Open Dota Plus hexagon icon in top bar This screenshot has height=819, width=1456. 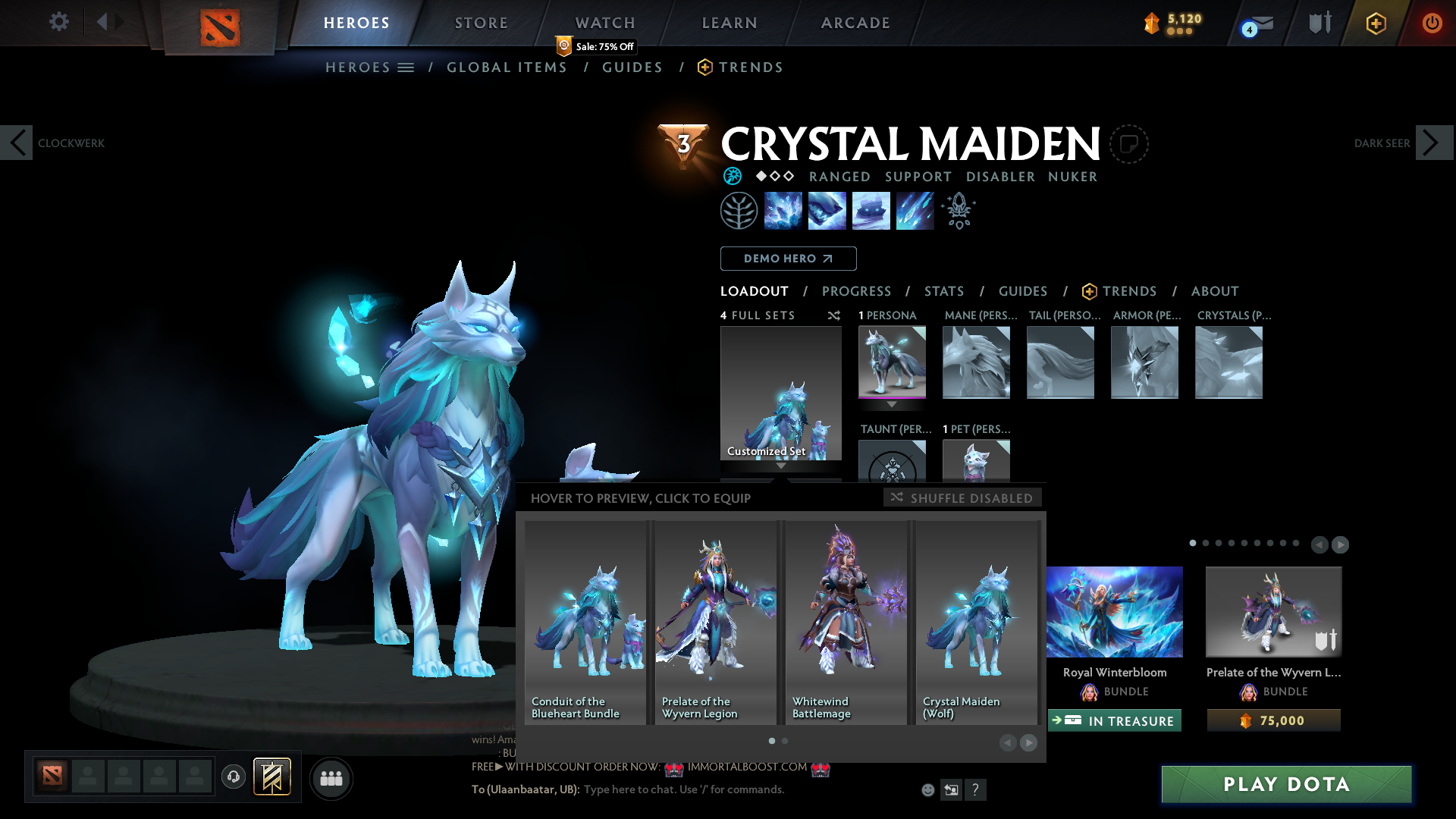point(1375,23)
